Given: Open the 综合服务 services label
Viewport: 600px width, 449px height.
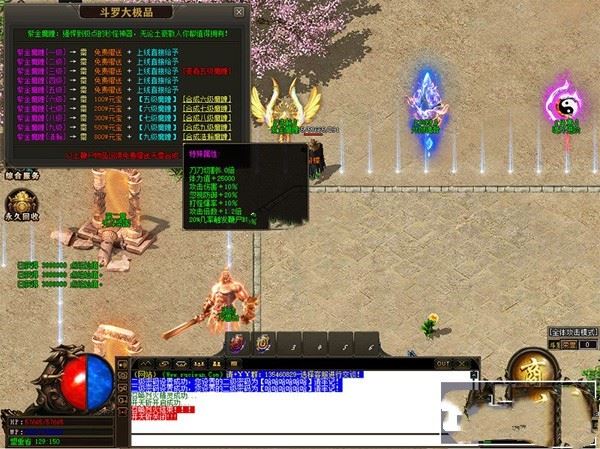Looking at the screenshot, I should click(x=21, y=176).
